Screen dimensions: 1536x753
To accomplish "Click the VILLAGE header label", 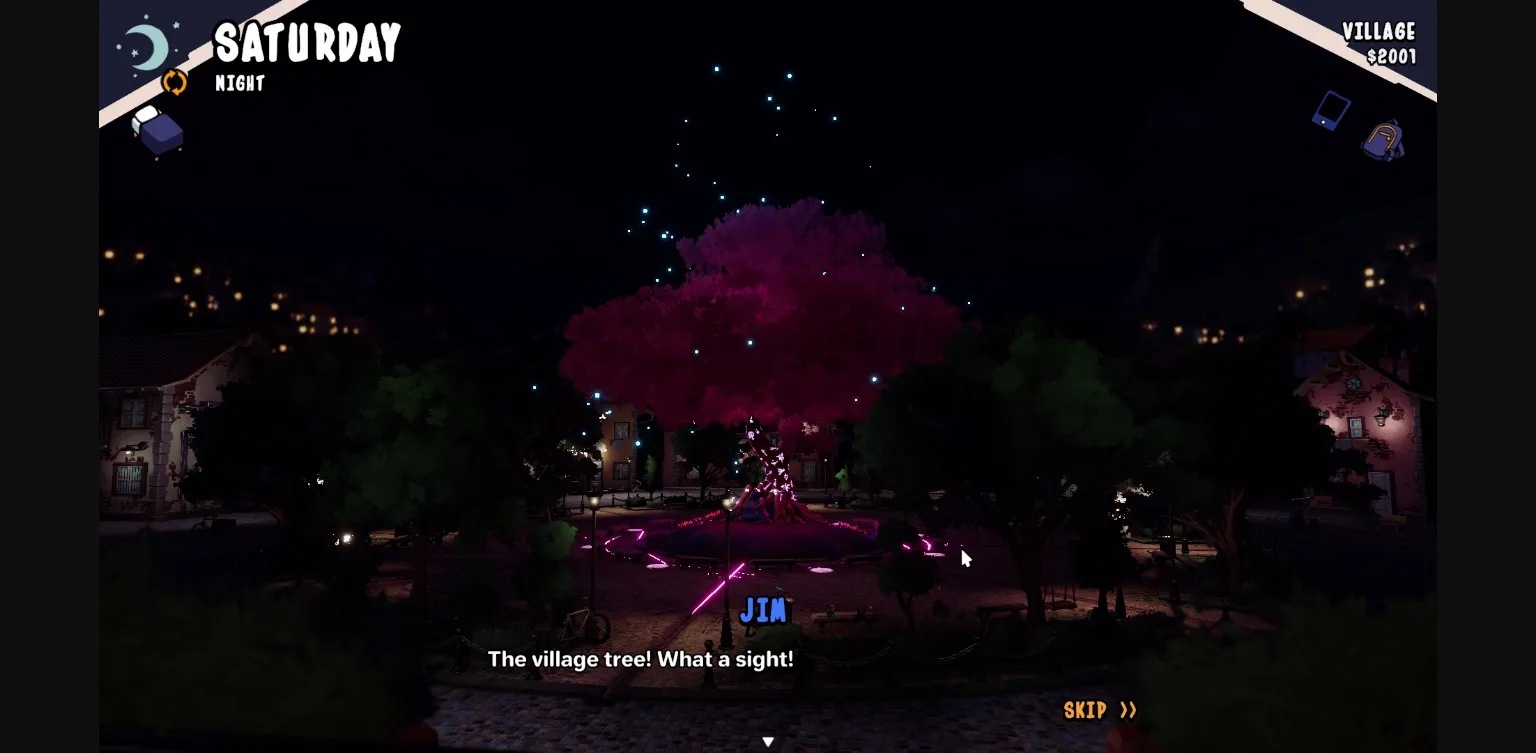I will point(1380,31).
